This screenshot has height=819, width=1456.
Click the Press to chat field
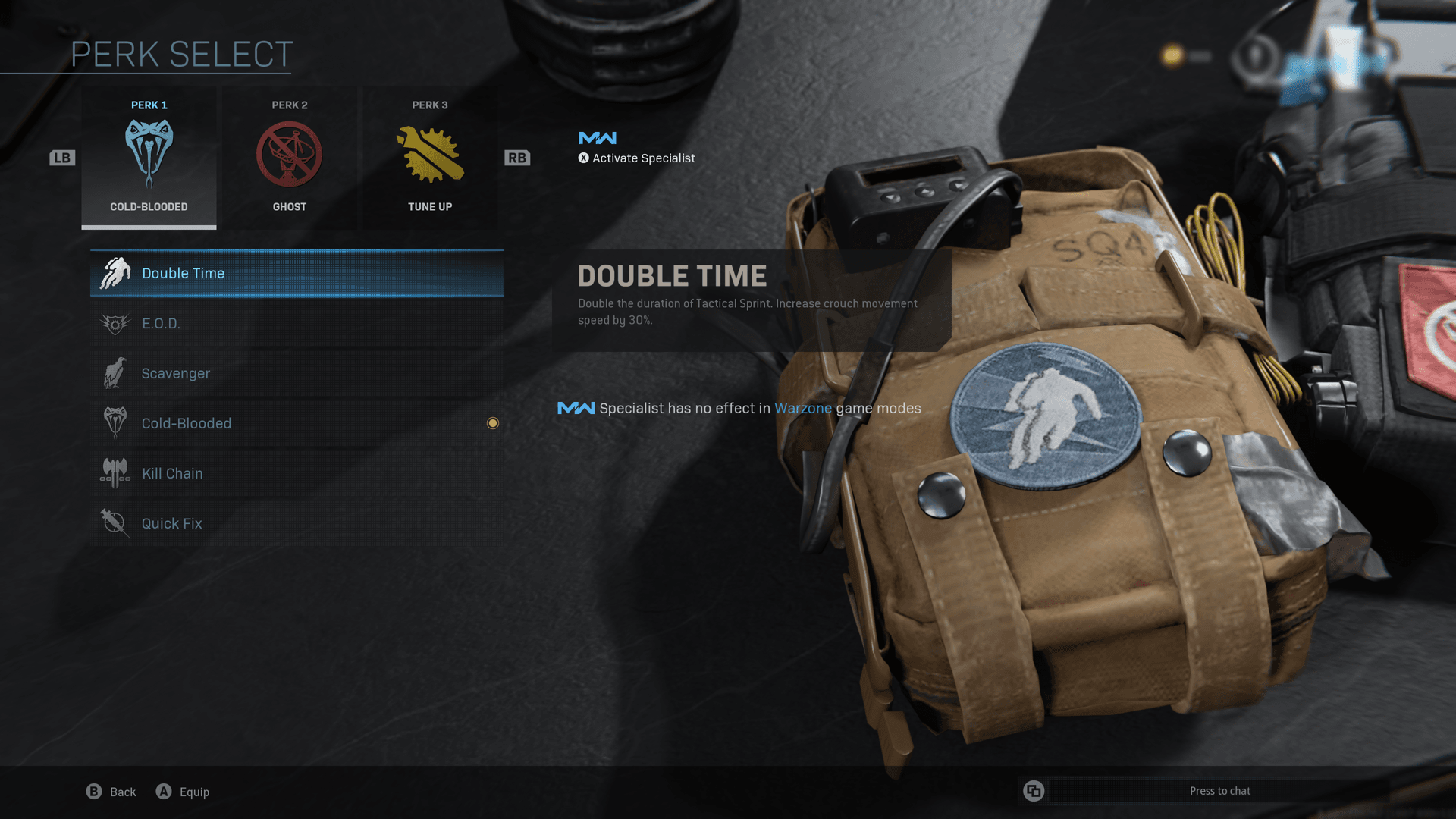(x=1221, y=790)
